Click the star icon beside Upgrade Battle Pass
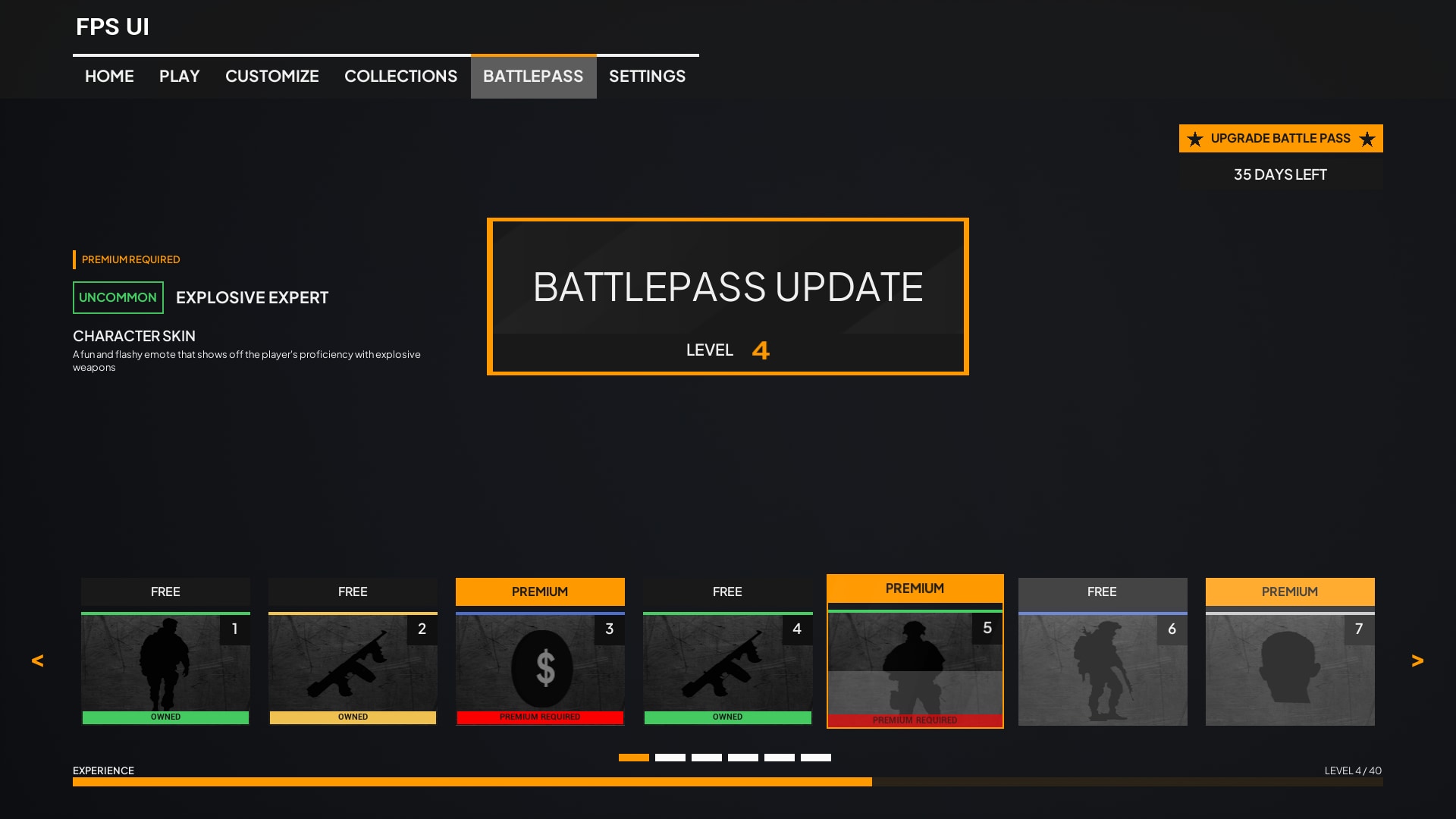The height and width of the screenshot is (819, 1456). pyautogui.click(x=1196, y=138)
